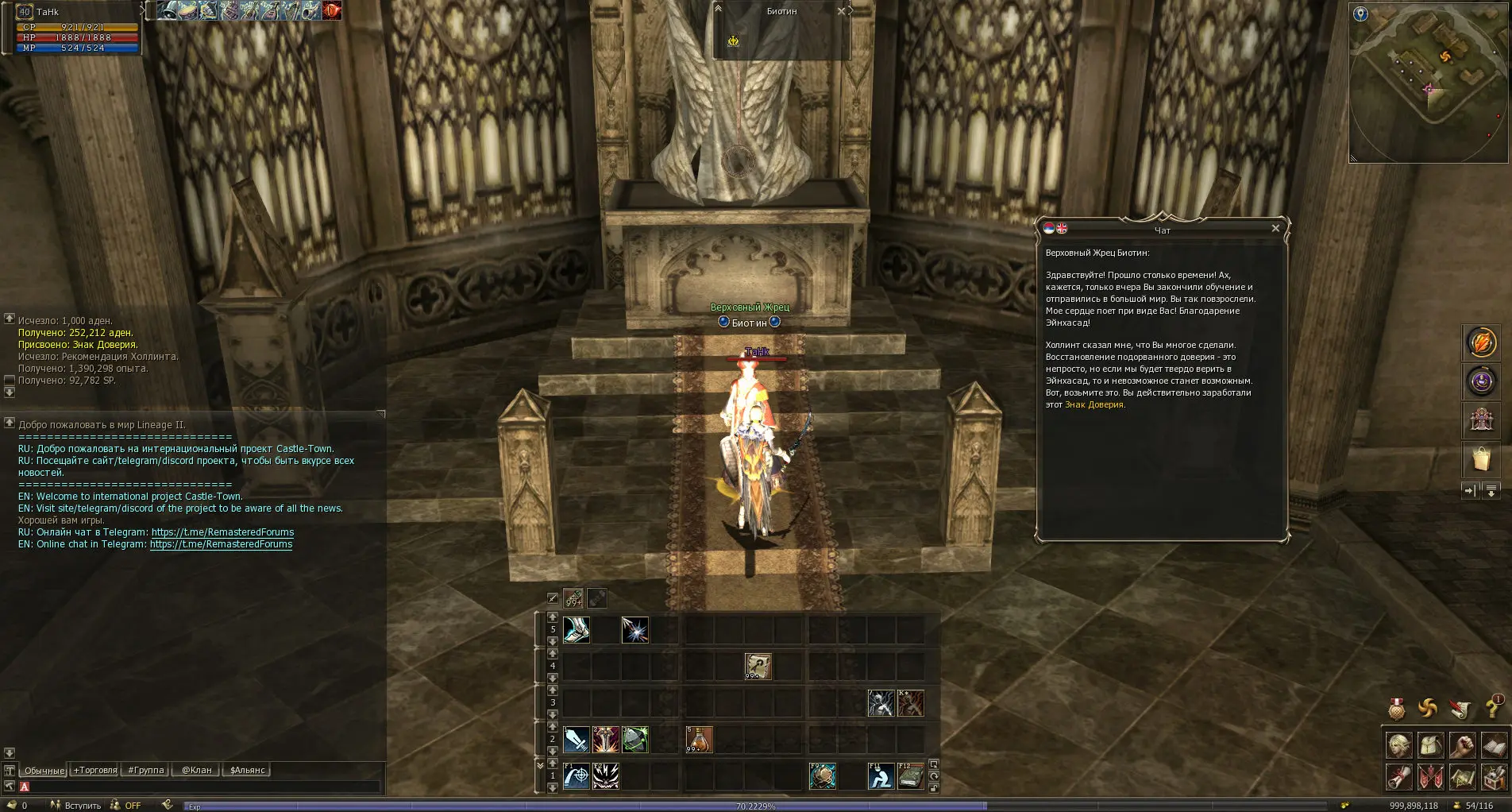Use the sit action on F11

pyautogui.click(x=880, y=775)
